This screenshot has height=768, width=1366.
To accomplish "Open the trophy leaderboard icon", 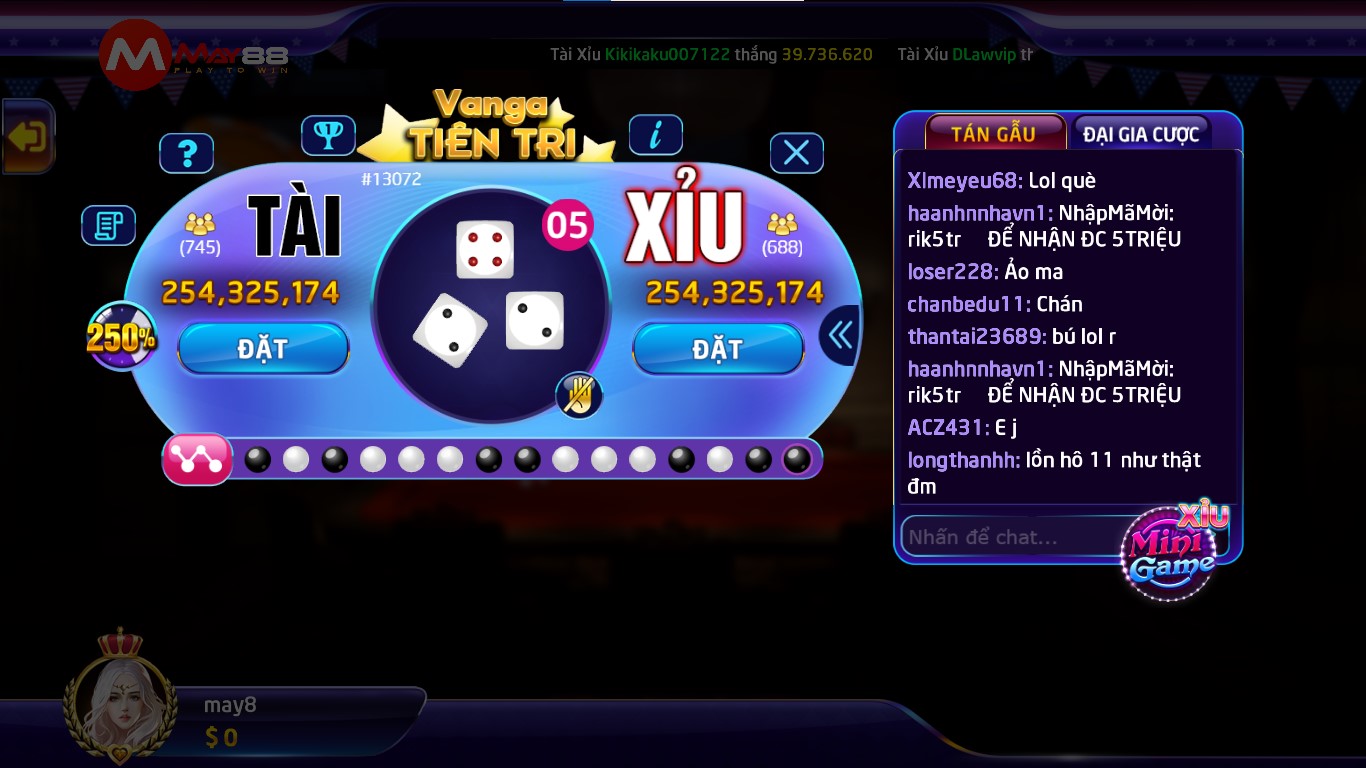I will [329, 134].
